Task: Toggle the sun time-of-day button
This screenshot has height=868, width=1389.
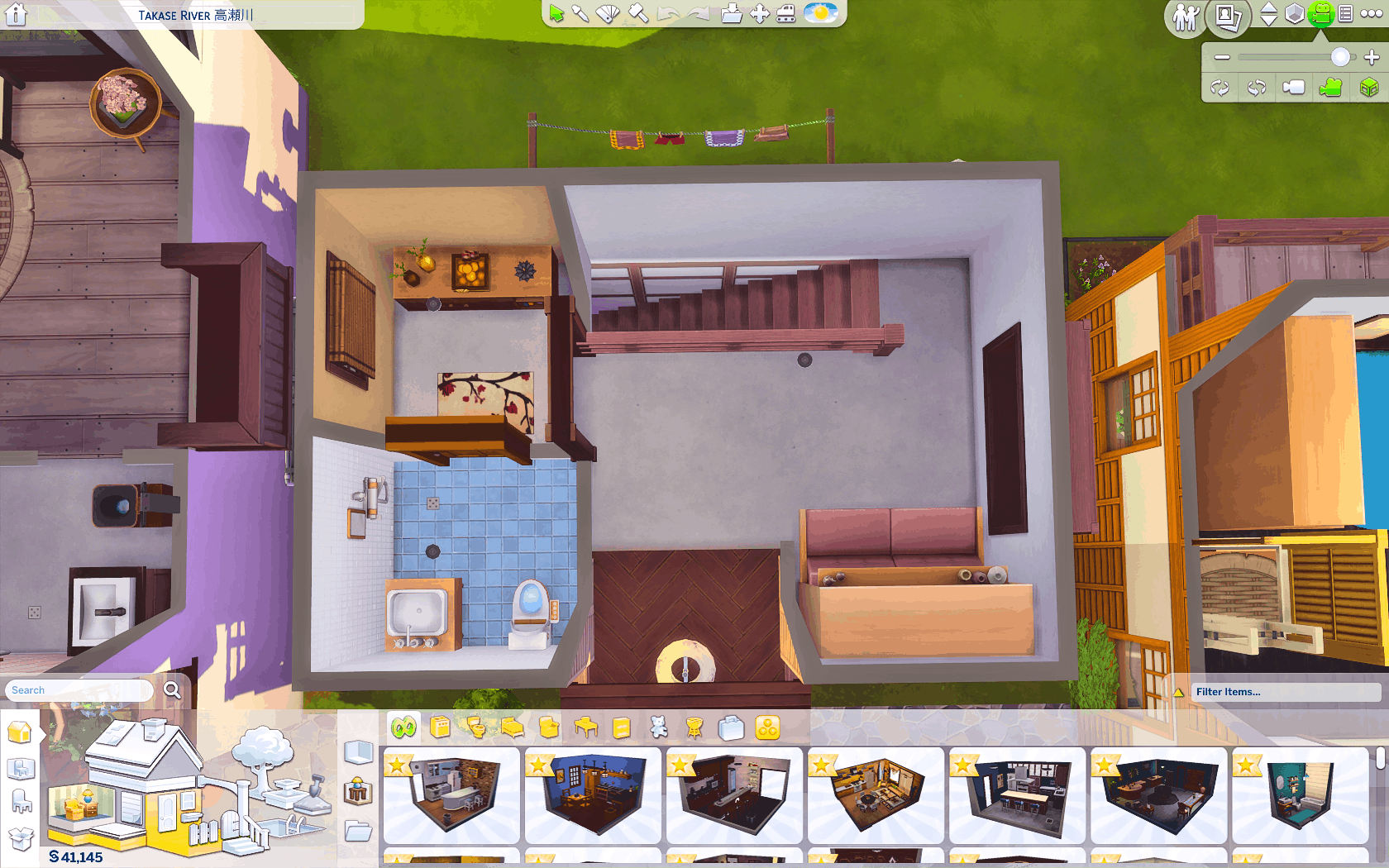Action: pyautogui.click(x=820, y=13)
